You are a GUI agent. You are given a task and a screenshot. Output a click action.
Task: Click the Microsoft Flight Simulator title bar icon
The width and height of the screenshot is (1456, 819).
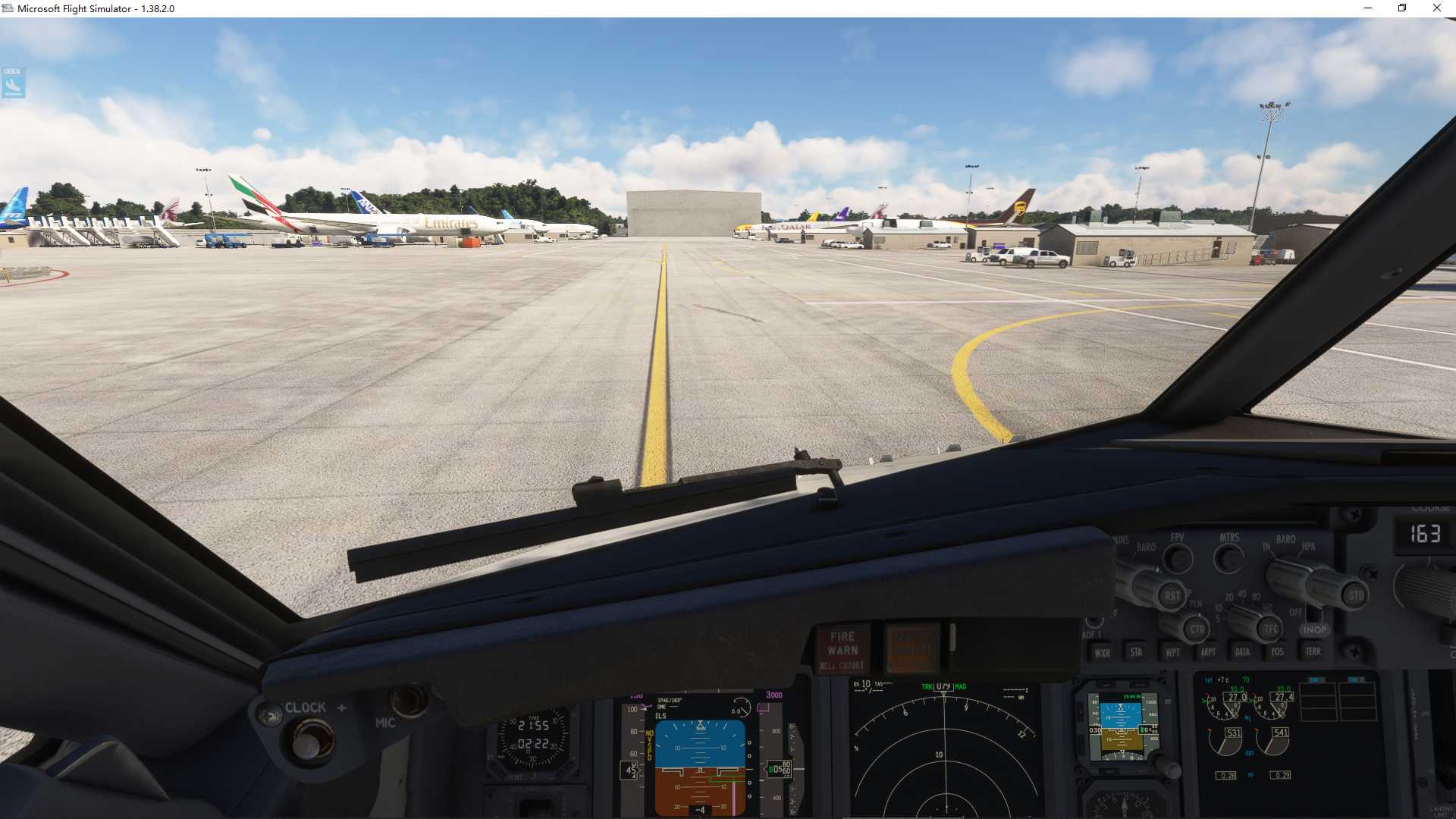[8, 8]
